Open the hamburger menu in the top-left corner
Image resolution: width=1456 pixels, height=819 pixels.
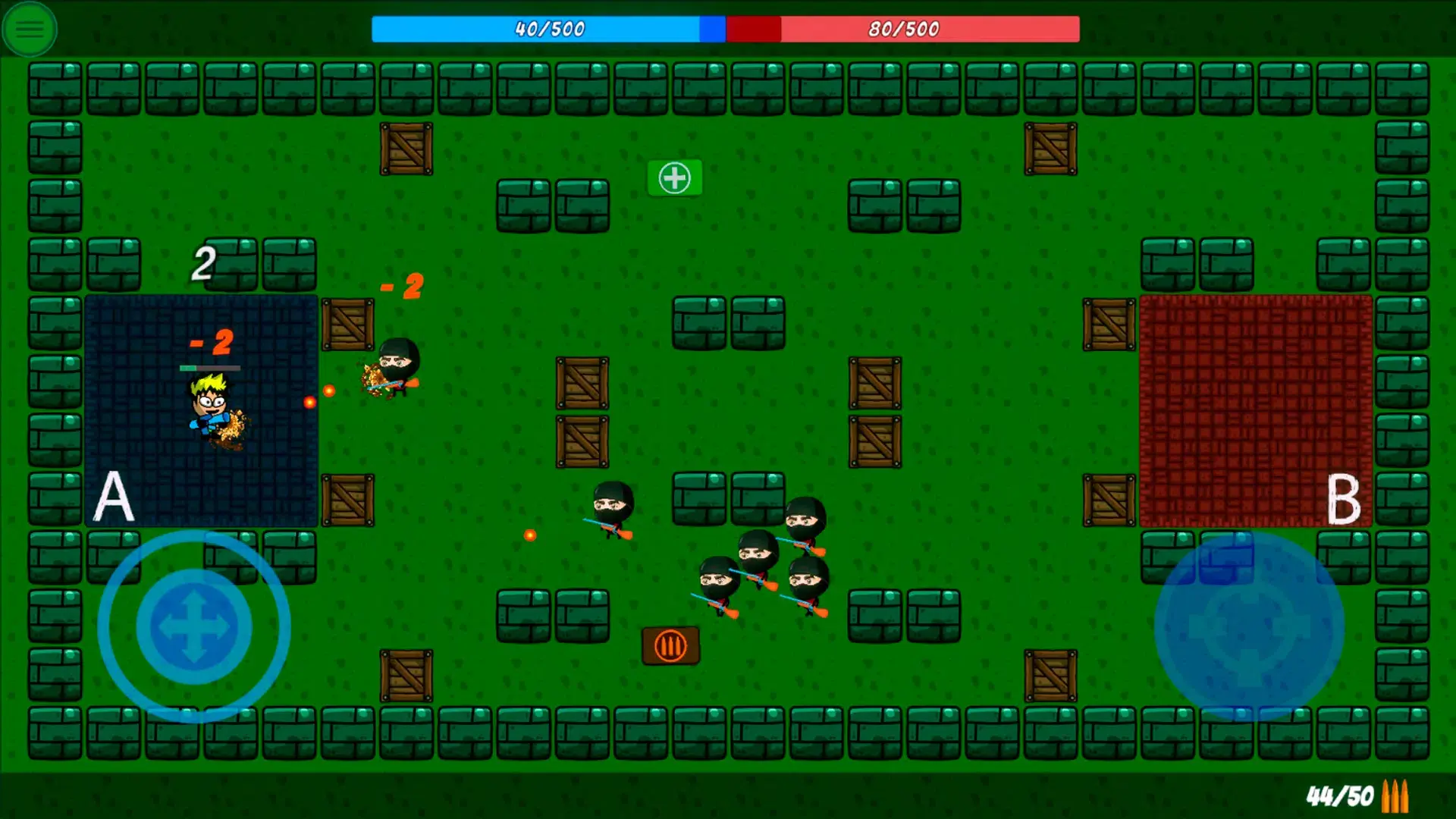pos(29,29)
